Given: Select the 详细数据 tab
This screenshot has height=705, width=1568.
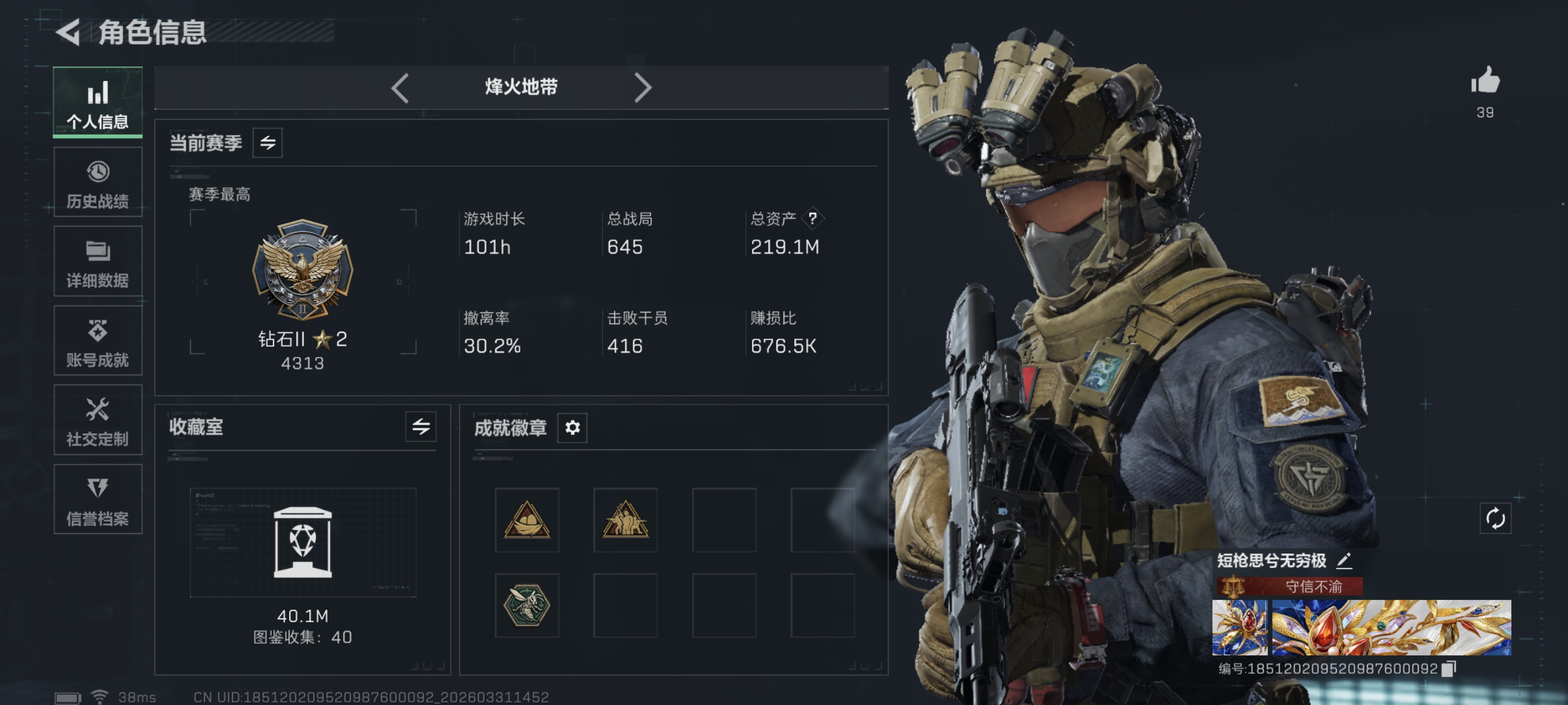Looking at the screenshot, I should coord(97,262).
